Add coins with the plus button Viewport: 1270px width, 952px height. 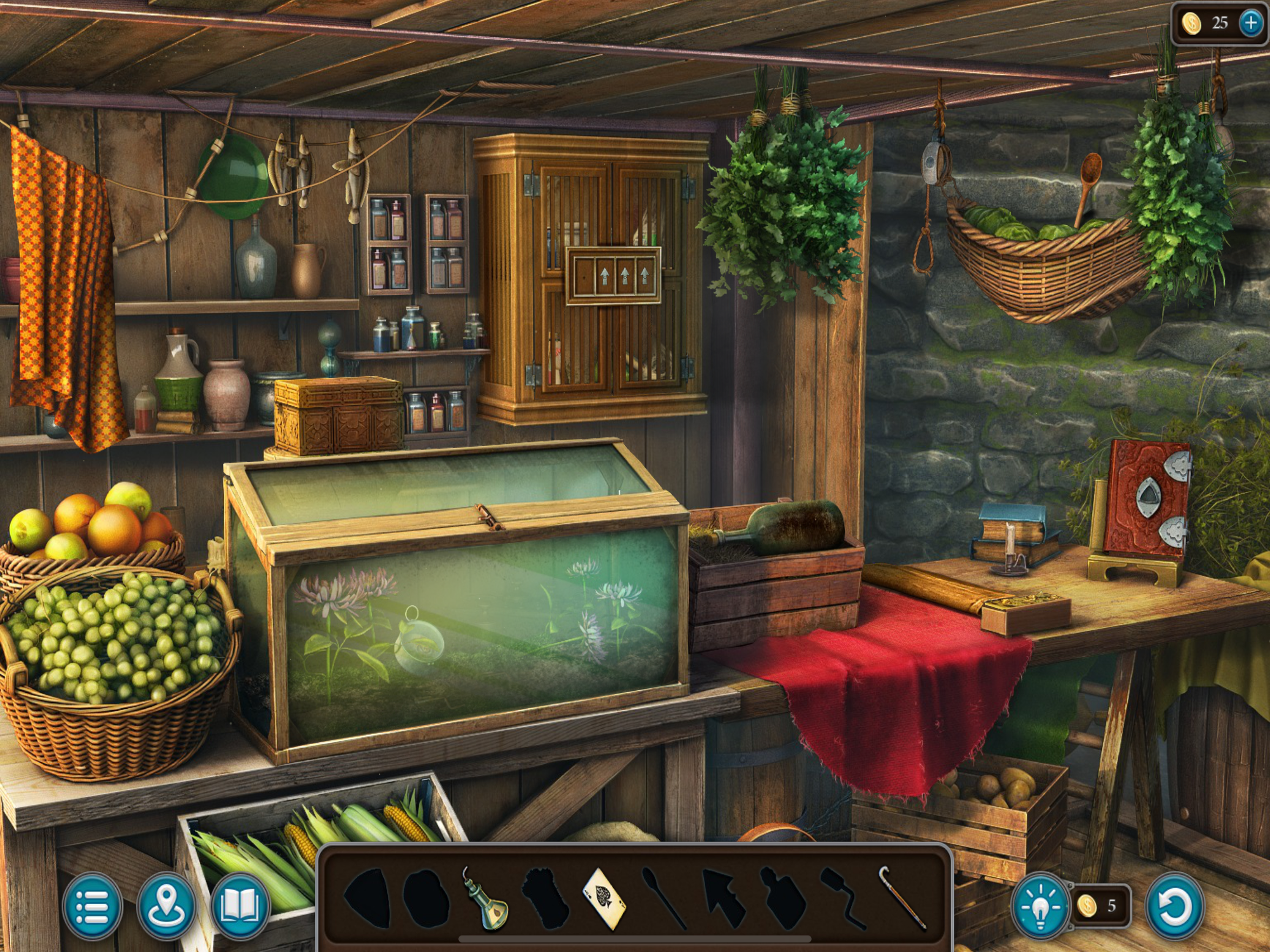[x=1250, y=23]
